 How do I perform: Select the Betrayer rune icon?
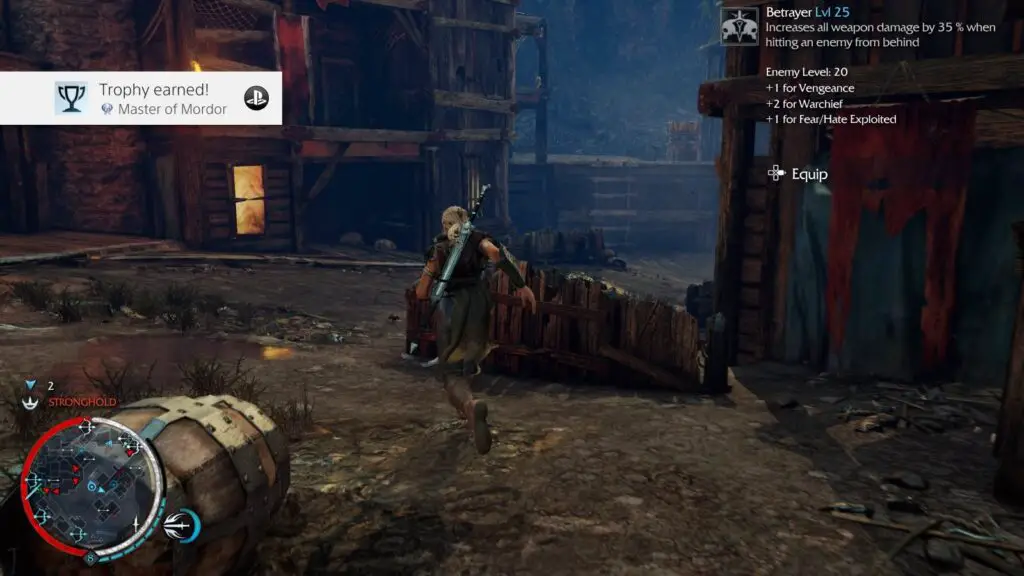coord(740,24)
